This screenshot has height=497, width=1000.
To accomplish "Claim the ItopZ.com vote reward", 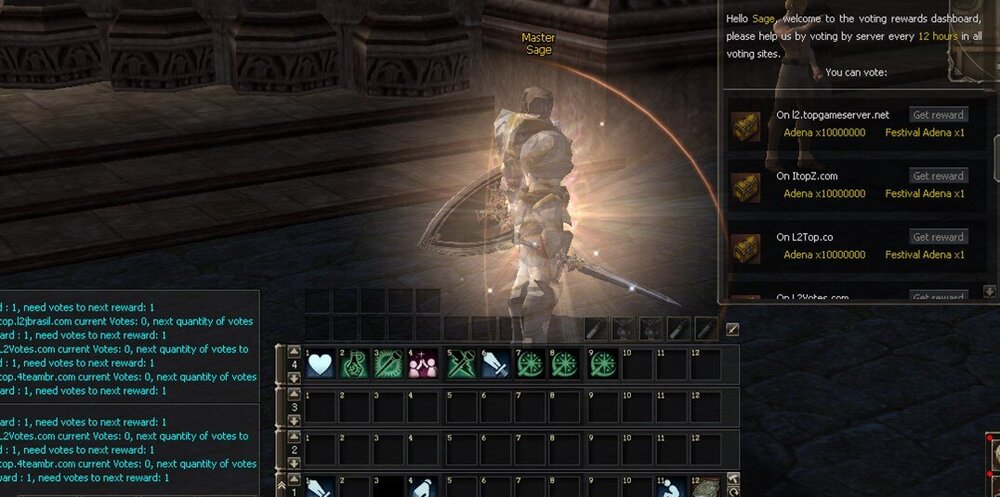I will coord(939,176).
